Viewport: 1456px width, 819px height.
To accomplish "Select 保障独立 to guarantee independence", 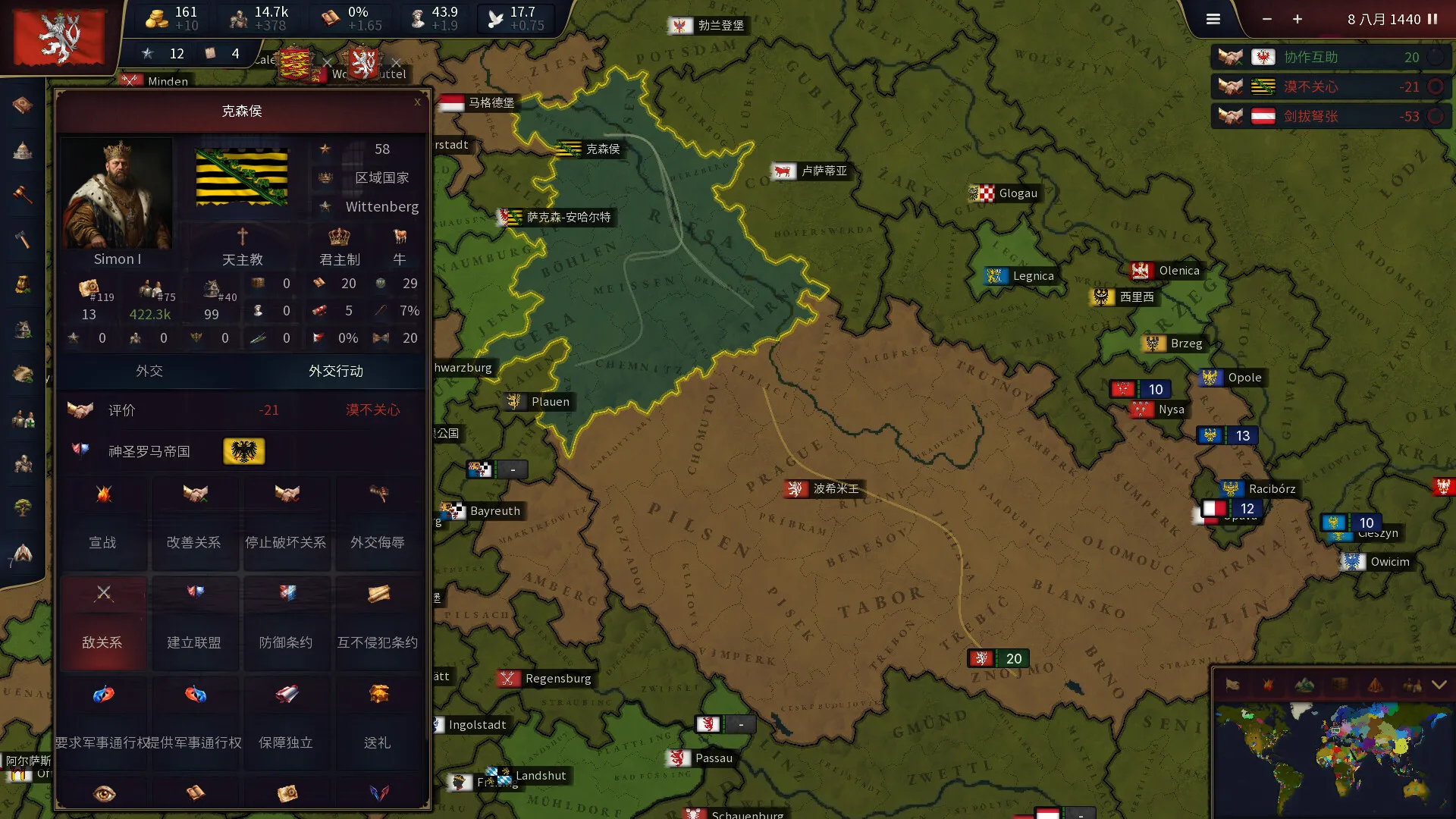I will [286, 723].
